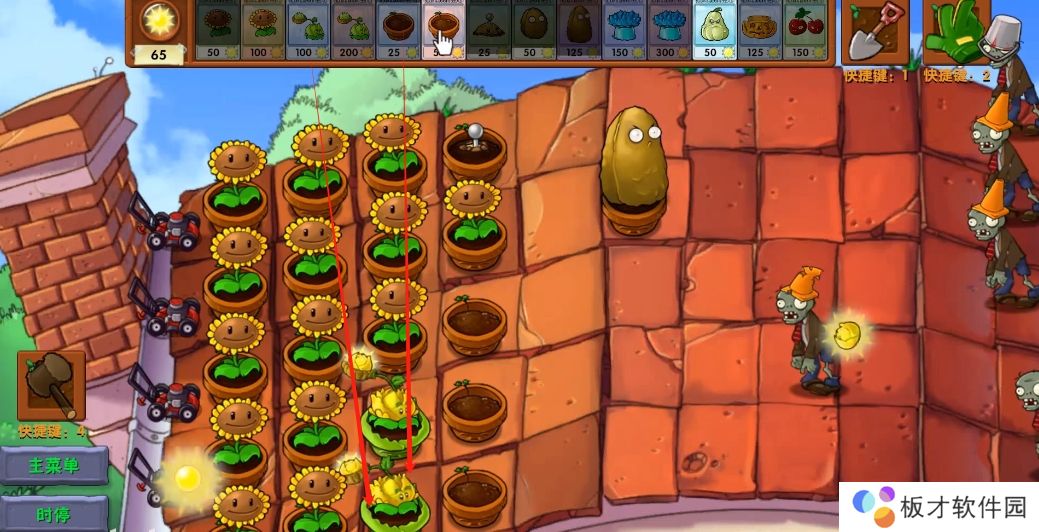Pick the Kernel-pult seed packet
The width and height of the screenshot is (1039, 532).
click(x=353, y=32)
